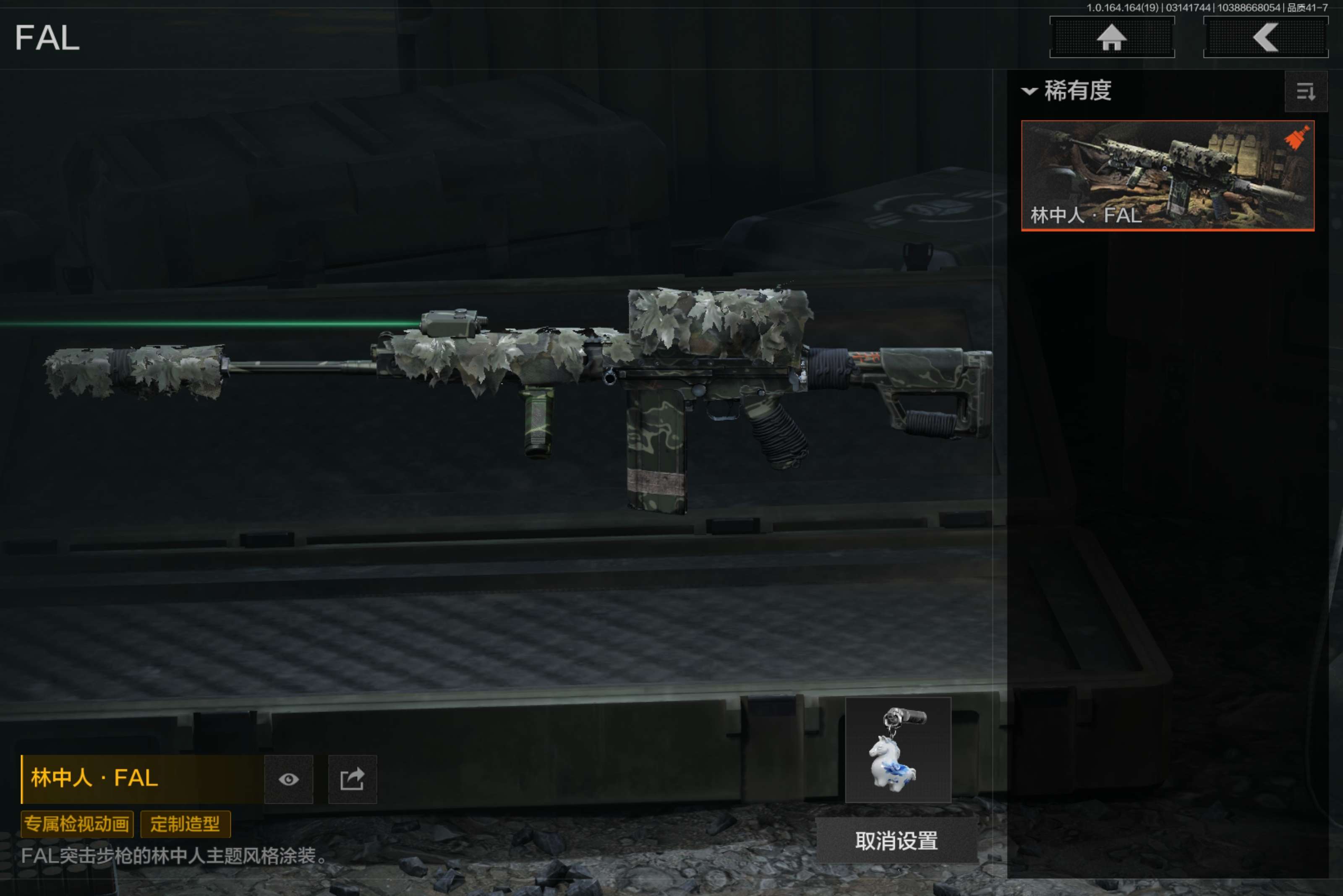This screenshot has width=1343, height=896.
Task: Expand the 稀有度 rarity filter dropdown
Action: click(1067, 91)
